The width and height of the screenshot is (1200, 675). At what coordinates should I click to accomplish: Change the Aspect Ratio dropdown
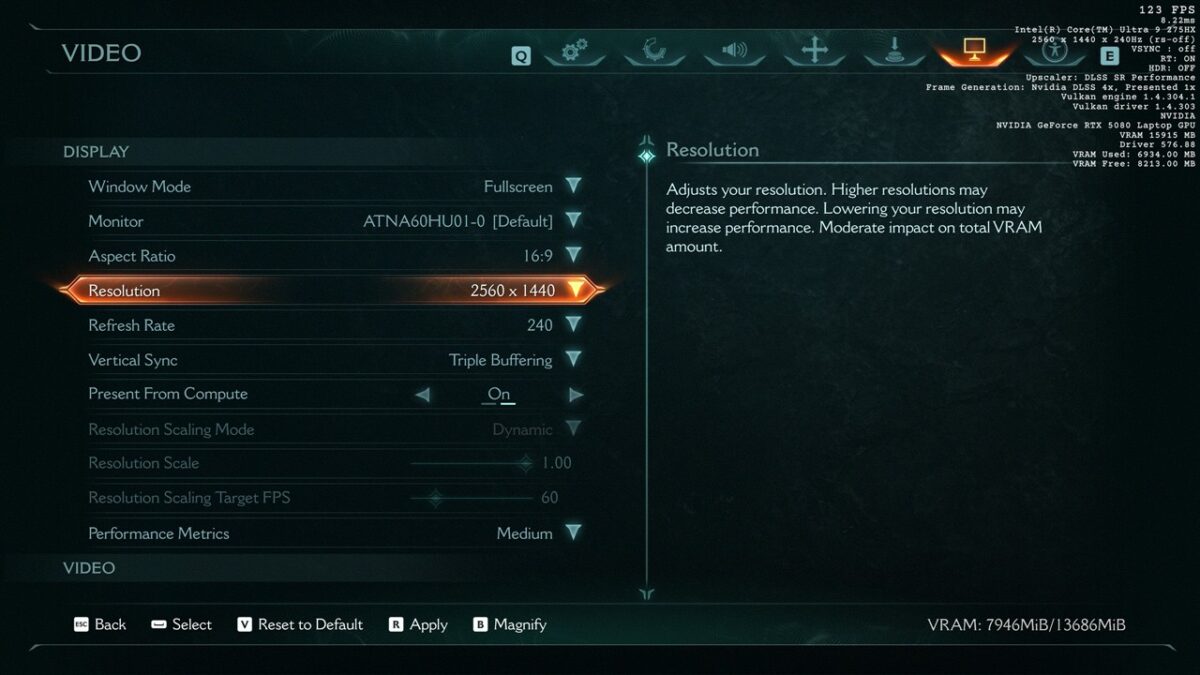coord(573,256)
